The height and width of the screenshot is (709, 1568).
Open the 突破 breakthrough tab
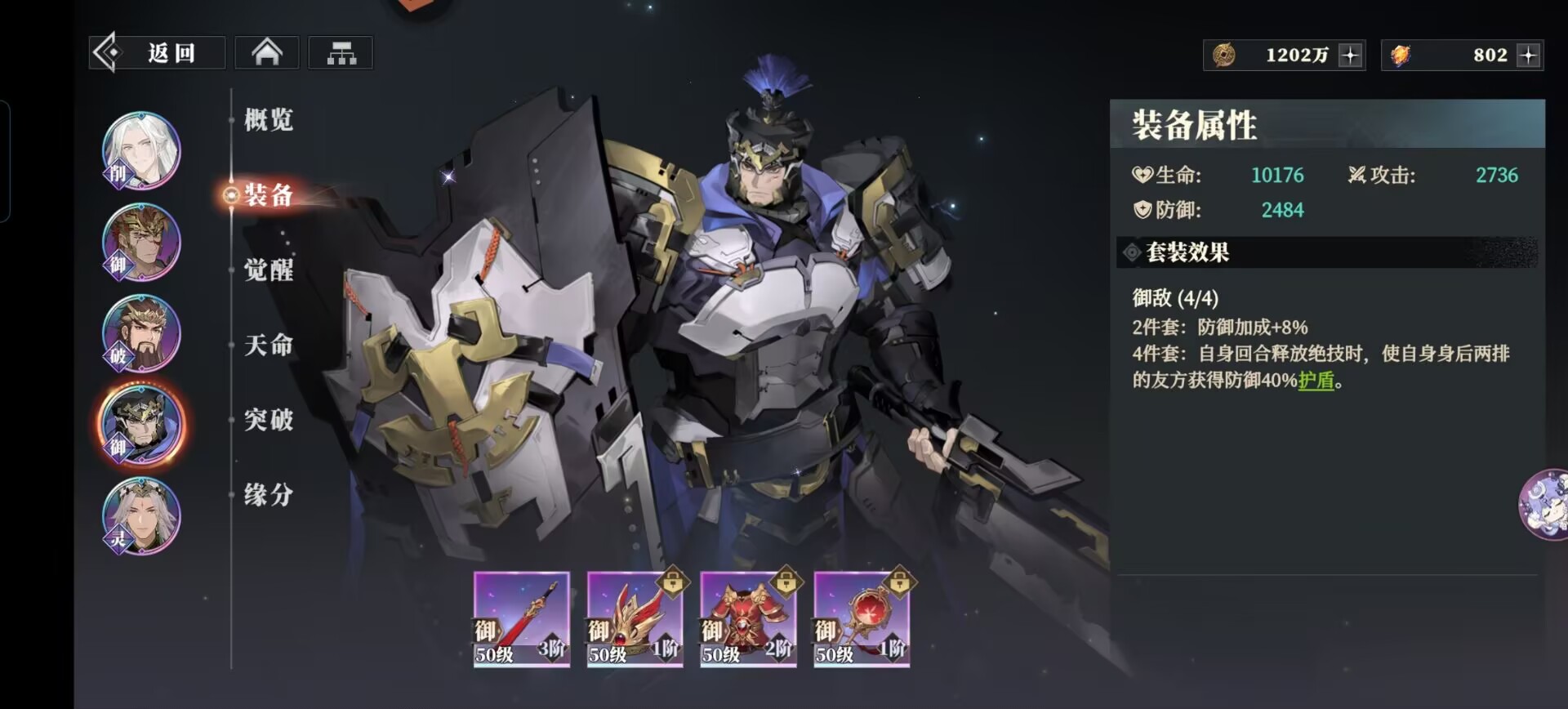pyautogui.click(x=268, y=420)
